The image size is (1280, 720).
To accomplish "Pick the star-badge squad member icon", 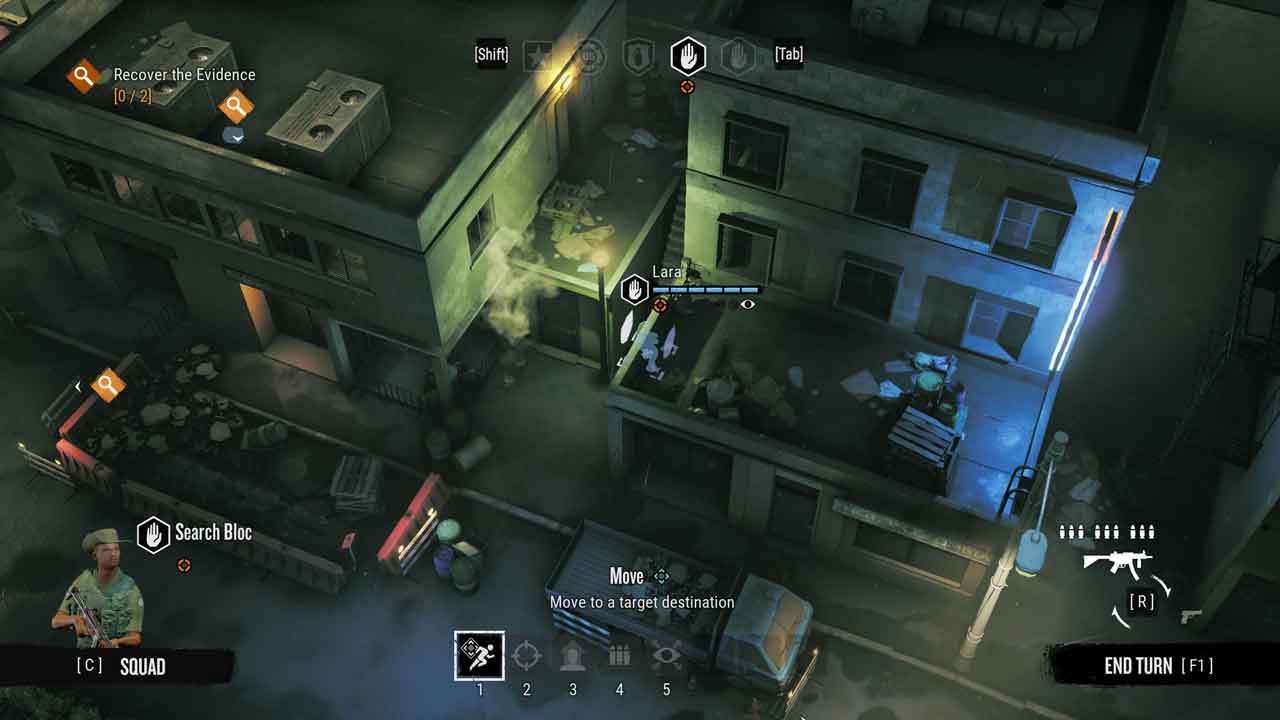I will tap(537, 56).
